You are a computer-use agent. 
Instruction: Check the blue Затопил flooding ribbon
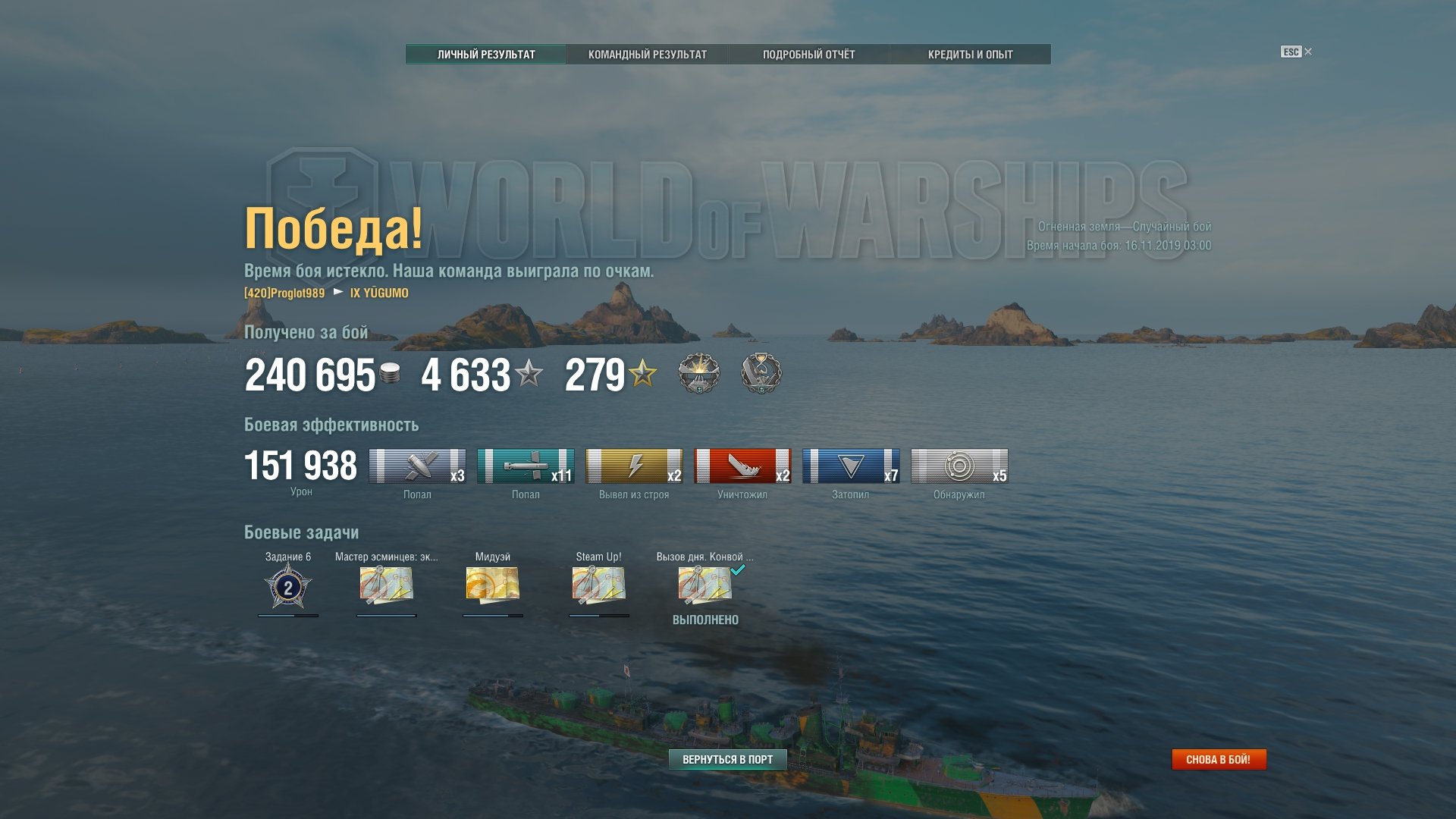pos(851,466)
